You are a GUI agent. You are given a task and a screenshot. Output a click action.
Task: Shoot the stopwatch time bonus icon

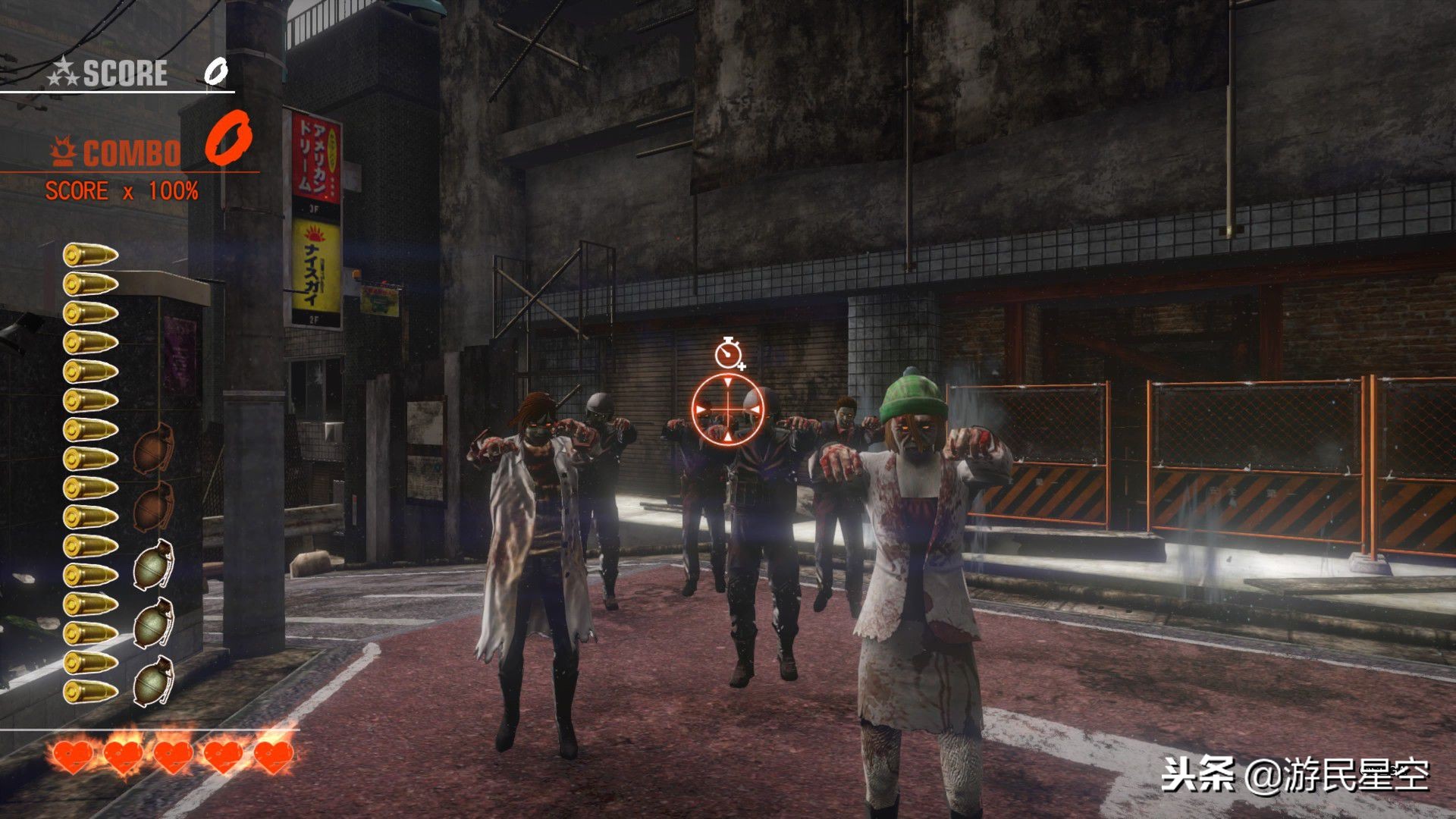click(728, 353)
